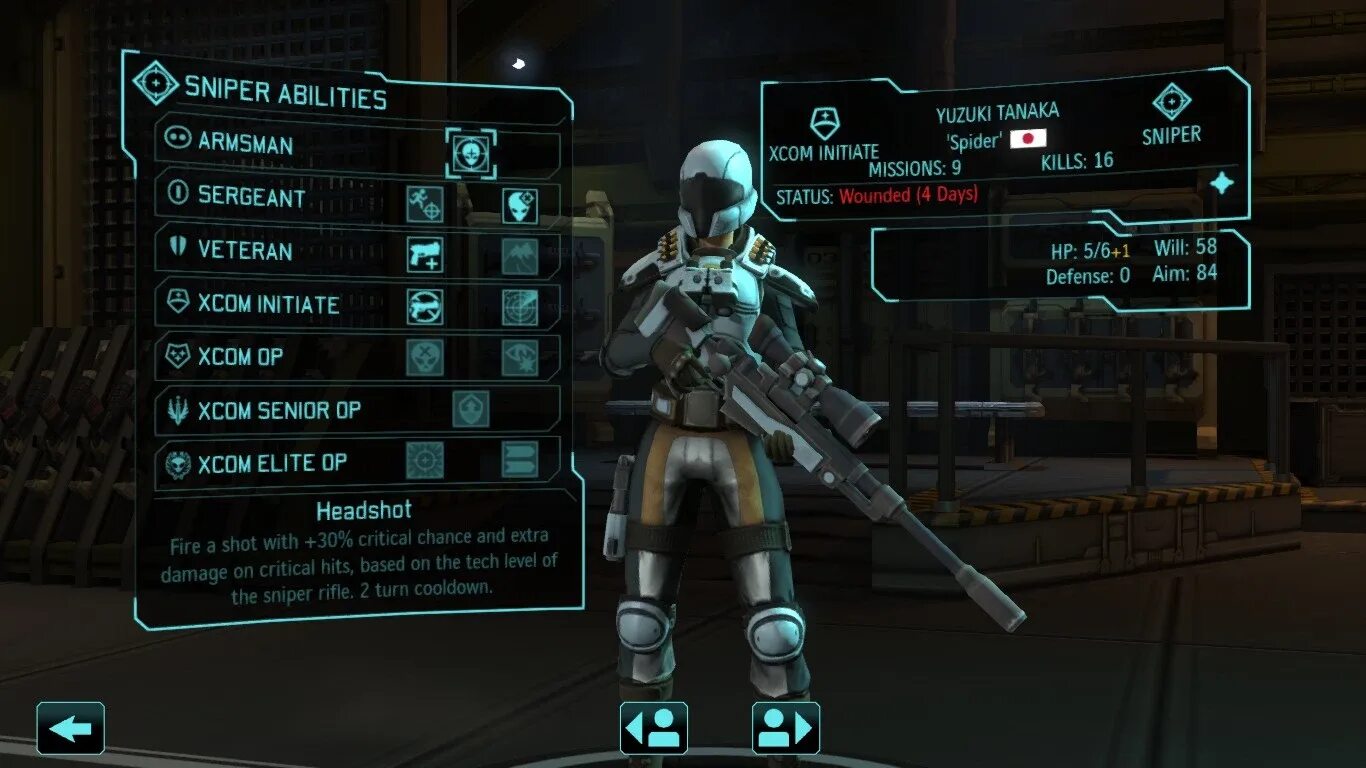
Task: Choose the Snap Shot running-figure ability
Action: tap(425, 204)
